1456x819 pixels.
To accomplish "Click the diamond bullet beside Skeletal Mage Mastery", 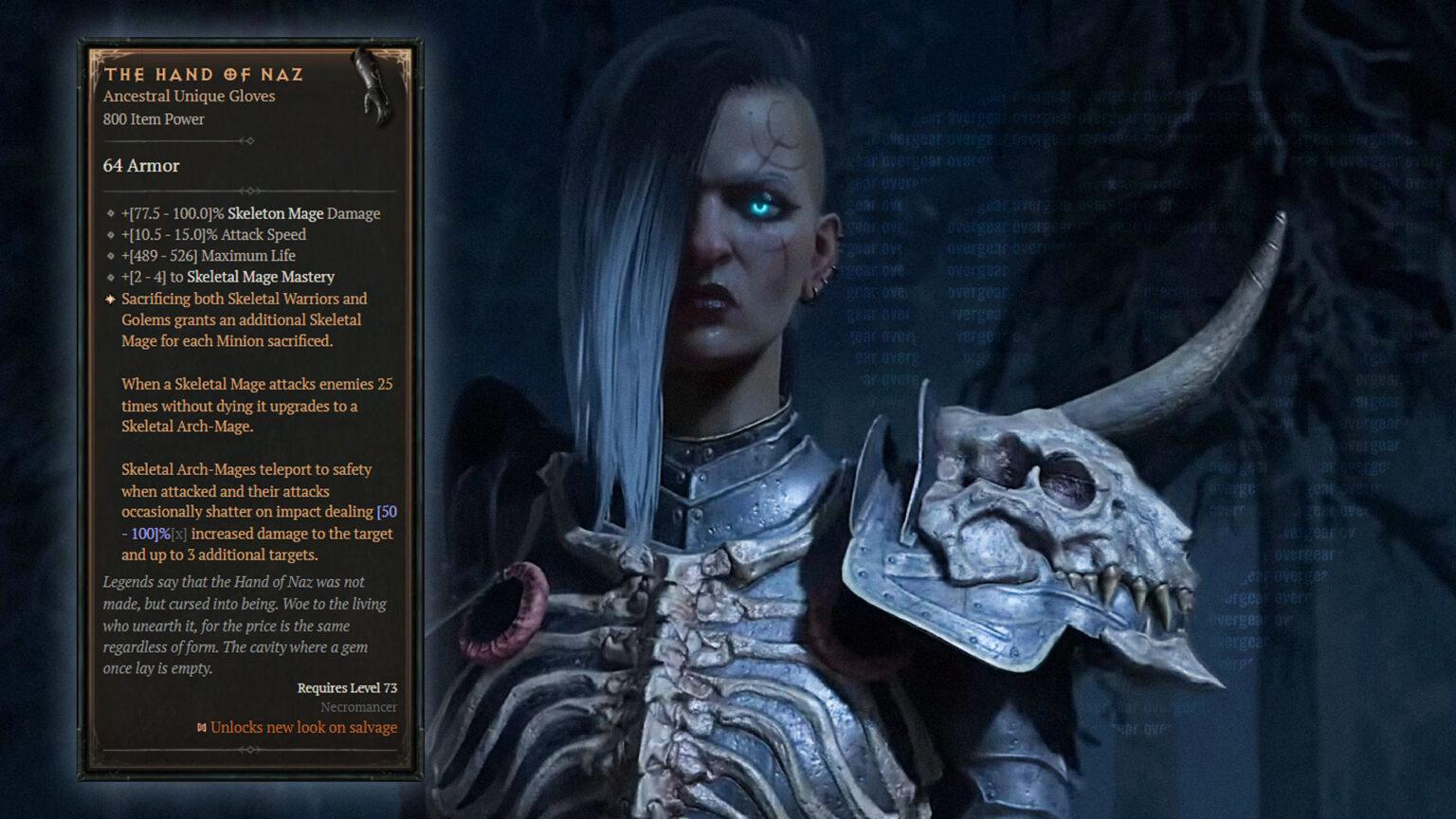I will tap(110, 277).
